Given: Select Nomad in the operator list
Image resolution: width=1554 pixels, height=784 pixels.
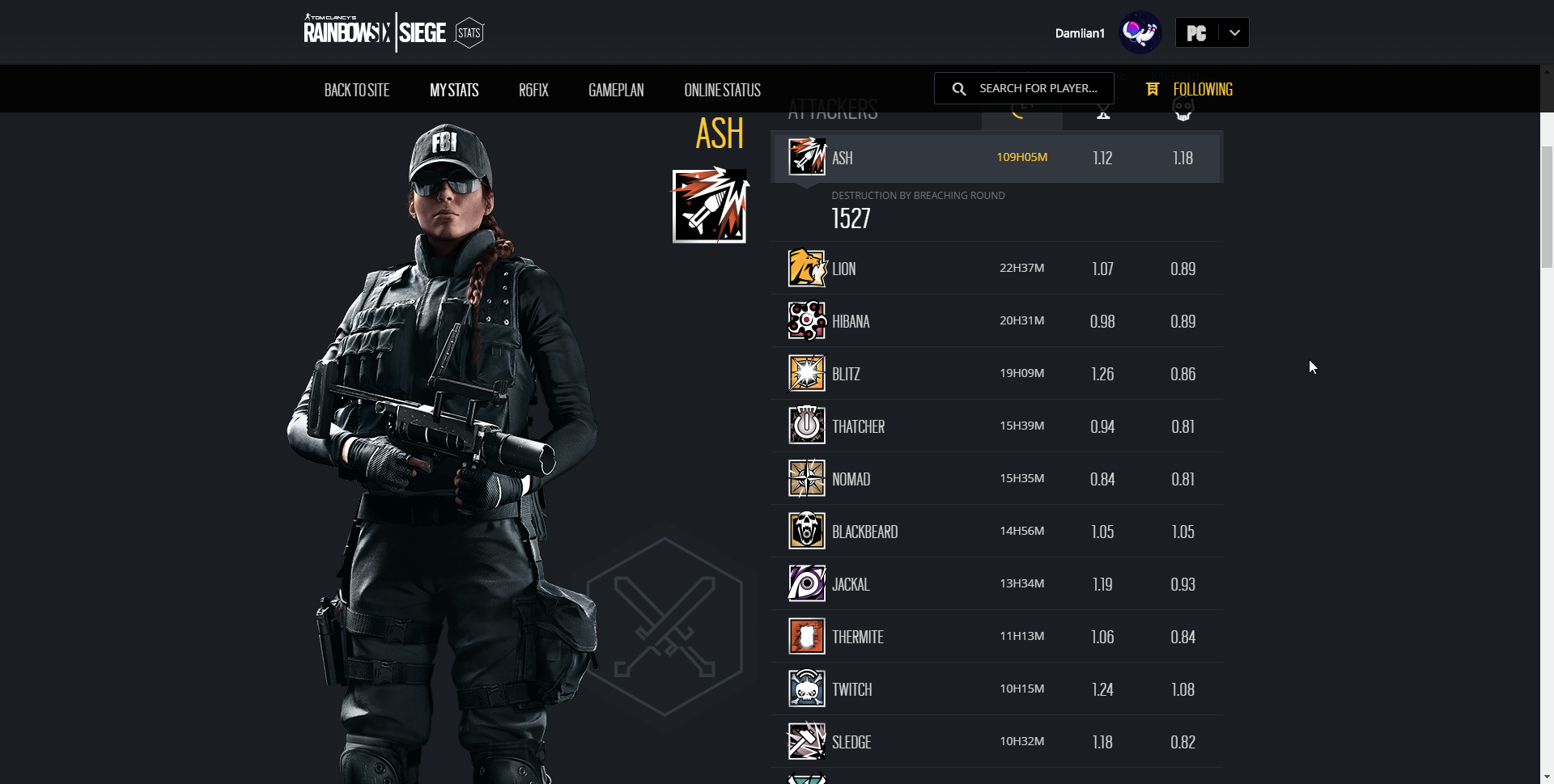Looking at the screenshot, I should pyautogui.click(x=996, y=479).
